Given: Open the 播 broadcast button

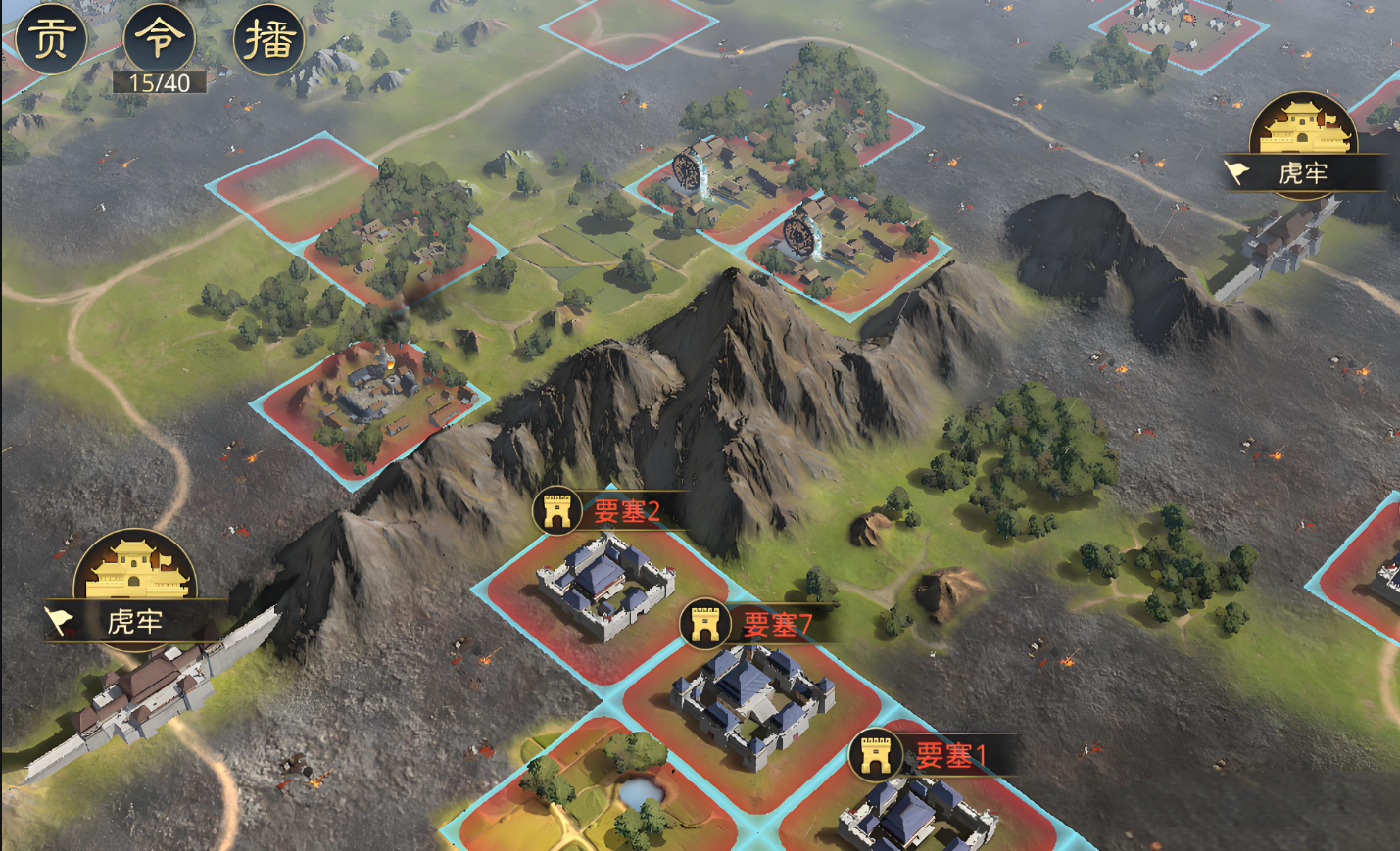Looking at the screenshot, I should (268, 39).
